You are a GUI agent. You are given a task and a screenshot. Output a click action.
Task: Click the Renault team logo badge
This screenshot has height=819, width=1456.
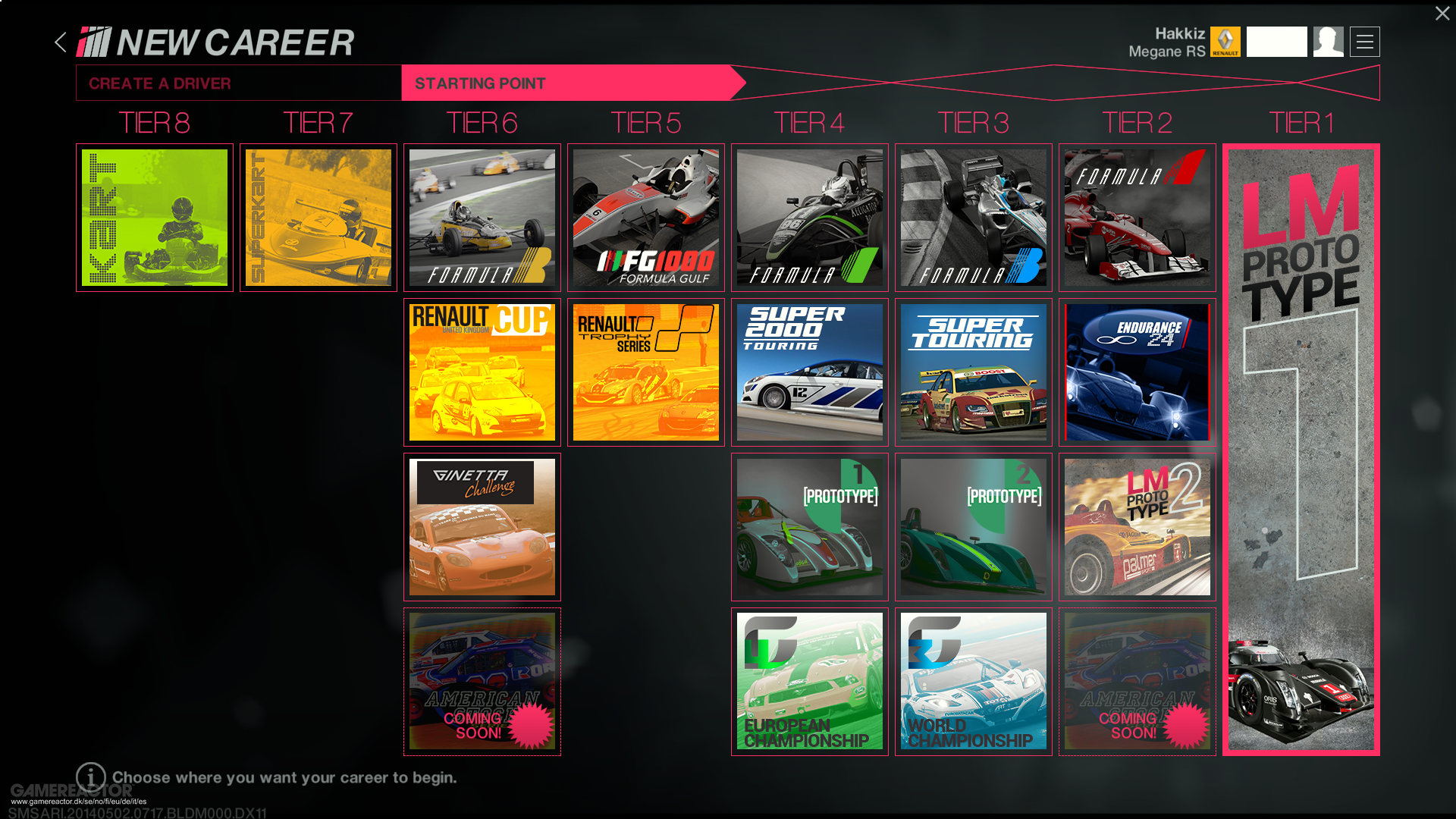[1225, 42]
